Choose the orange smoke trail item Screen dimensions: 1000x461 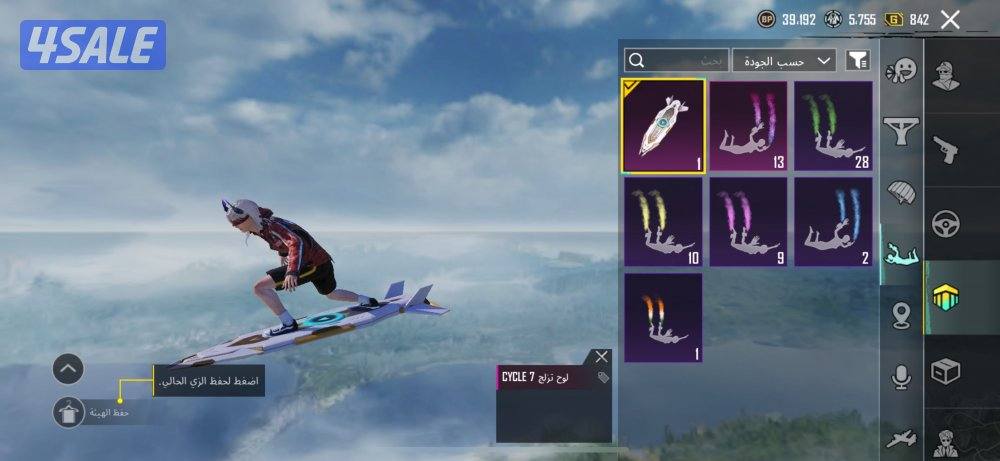pyautogui.click(x=664, y=317)
